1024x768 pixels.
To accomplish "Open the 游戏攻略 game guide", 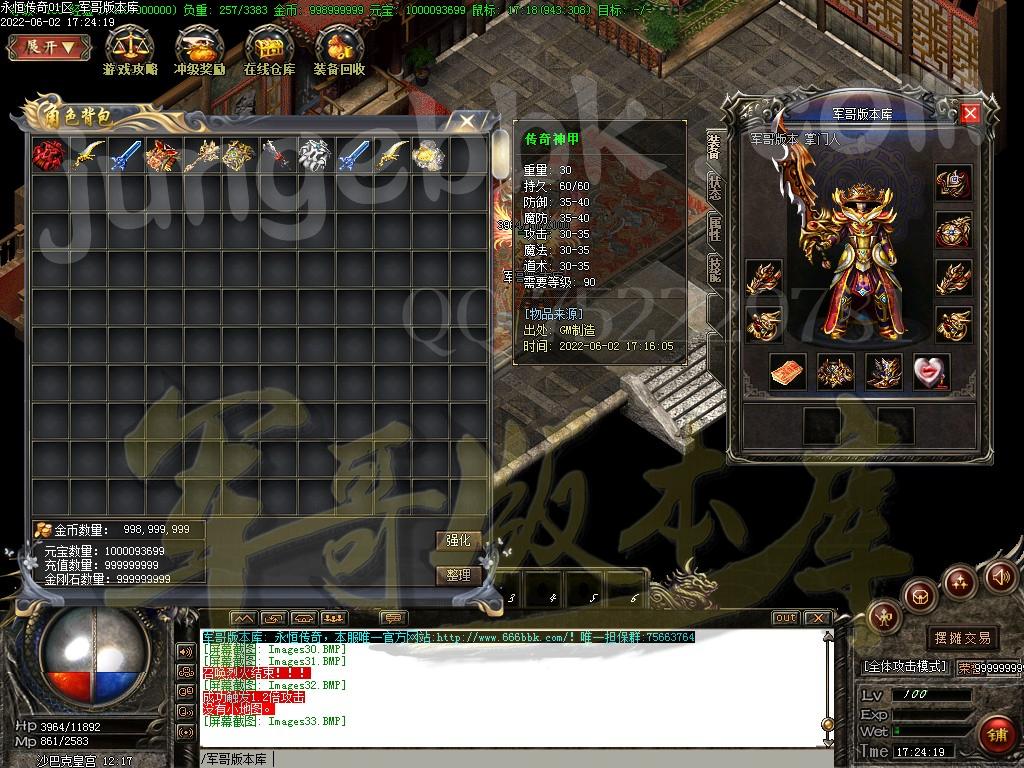I will tap(130, 52).
